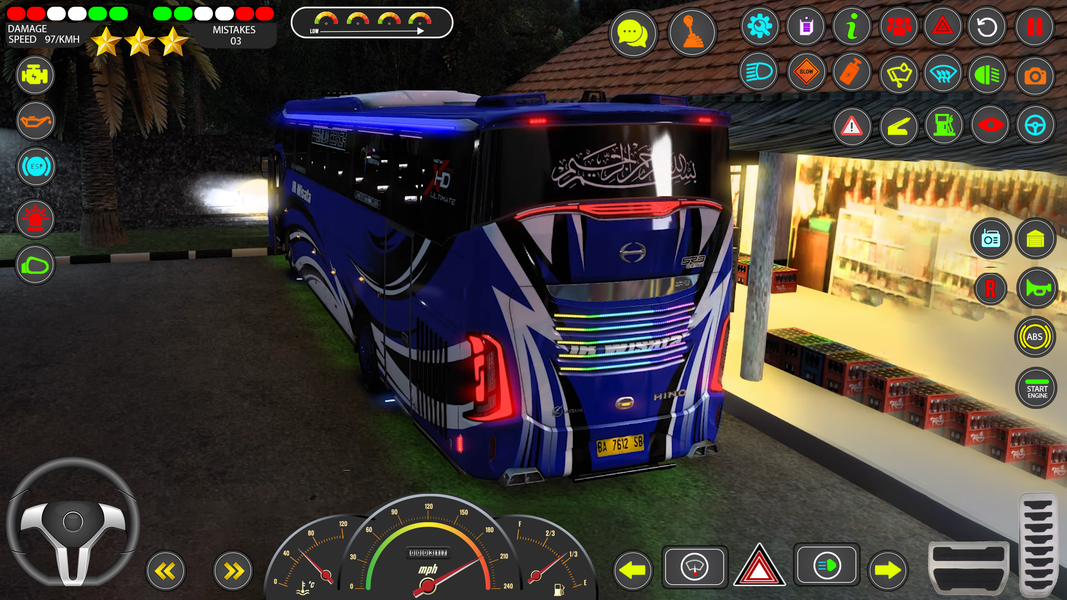Image resolution: width=1067 pixels, height=600 pixels.
Task: Hit the Start Engine button
Action: (x=1036, y=388)
